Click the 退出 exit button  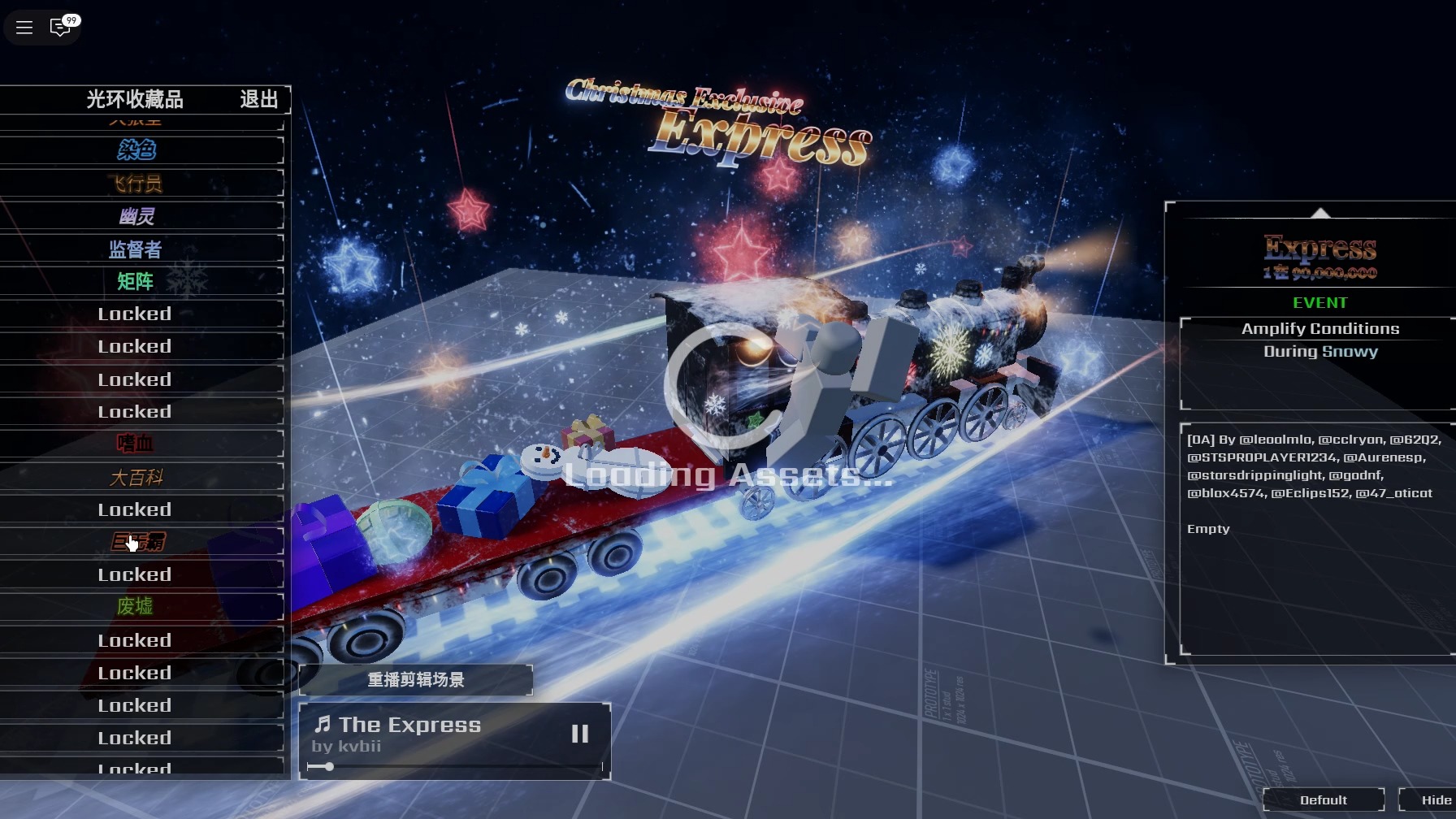click(259, 99)
